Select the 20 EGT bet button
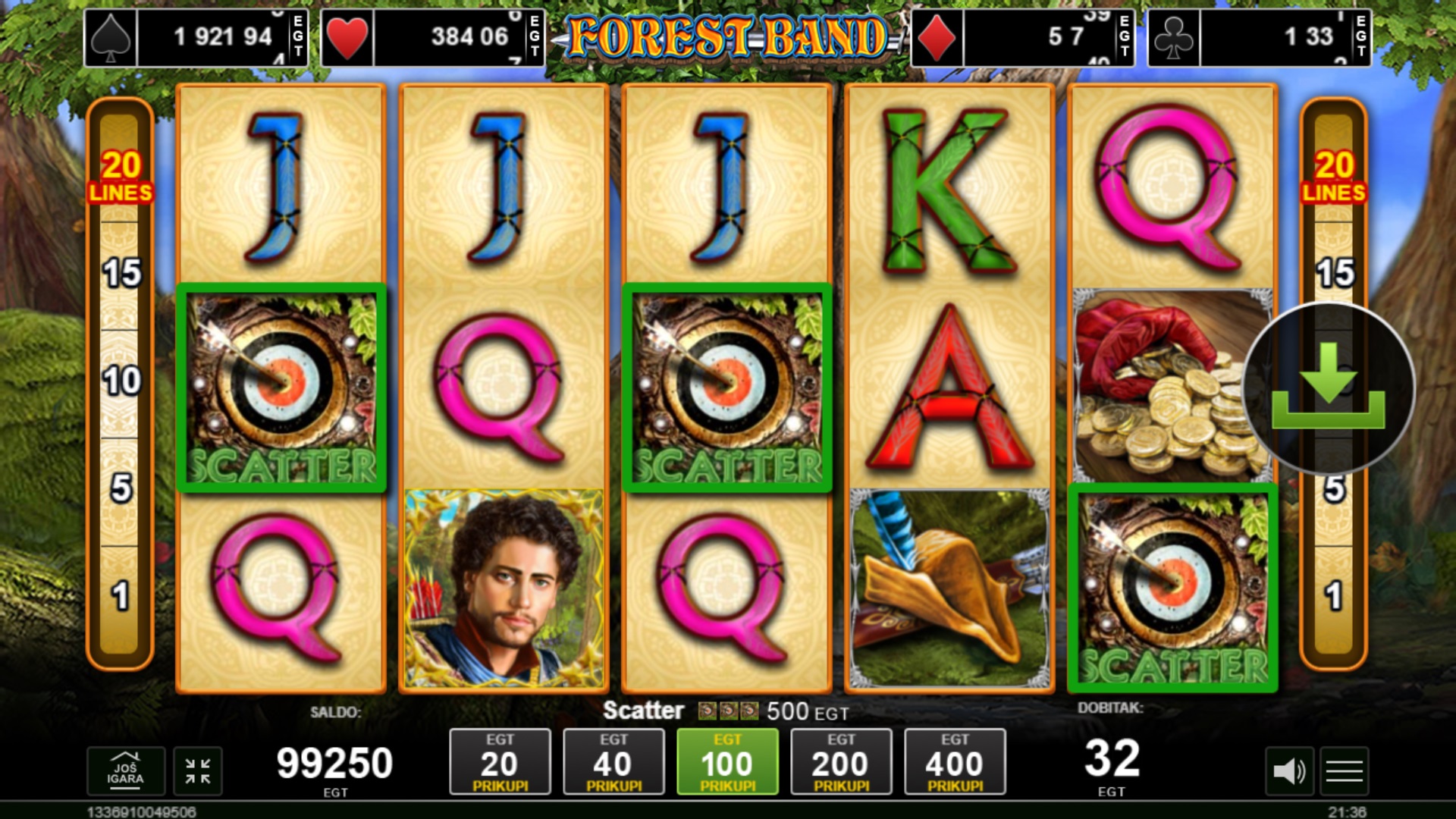This screenshot has height=819, width=1456. 500,762
